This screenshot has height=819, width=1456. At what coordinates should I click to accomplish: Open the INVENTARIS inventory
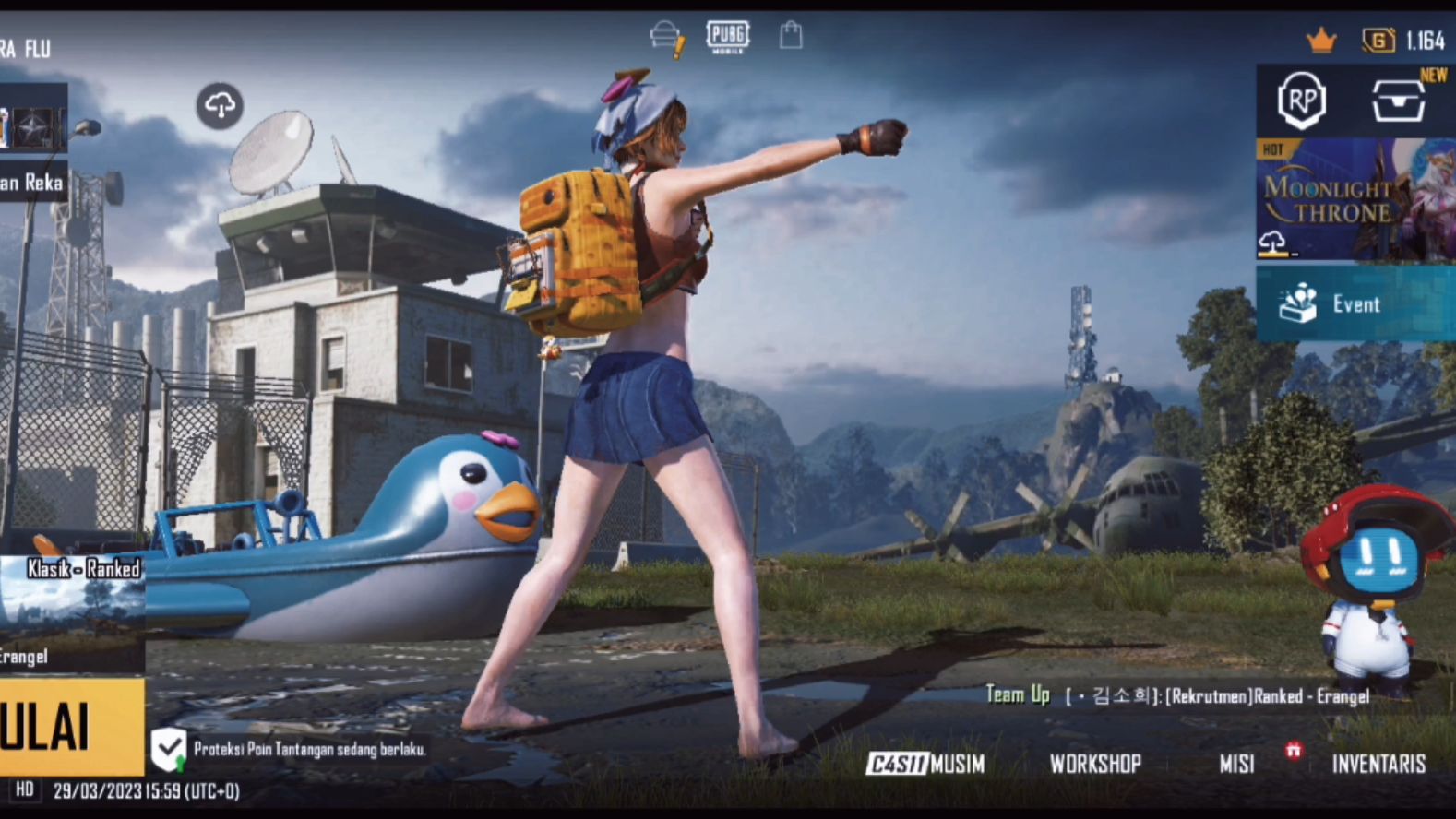click(x=1378, y=764)
